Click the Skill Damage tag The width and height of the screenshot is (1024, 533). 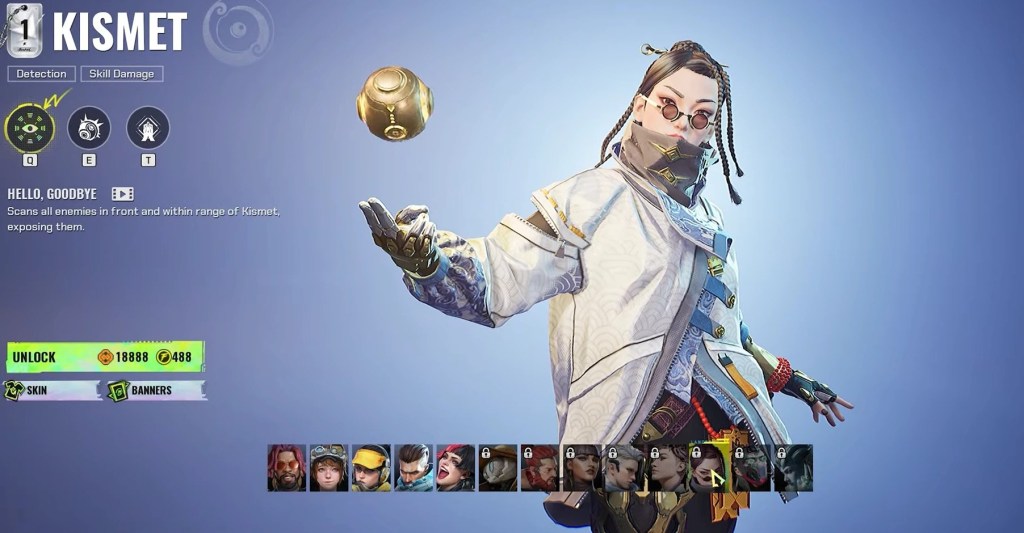pos(121,74)
